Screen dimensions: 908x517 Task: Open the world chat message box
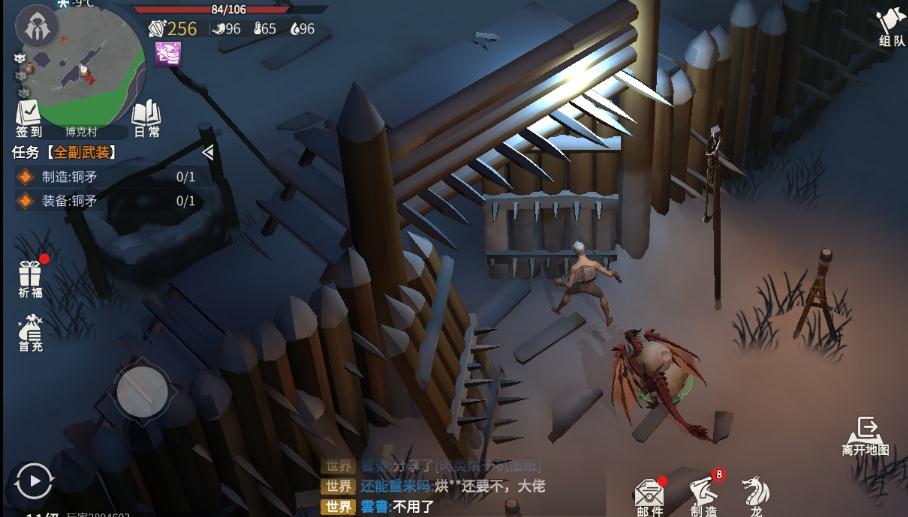pos(450,486)
